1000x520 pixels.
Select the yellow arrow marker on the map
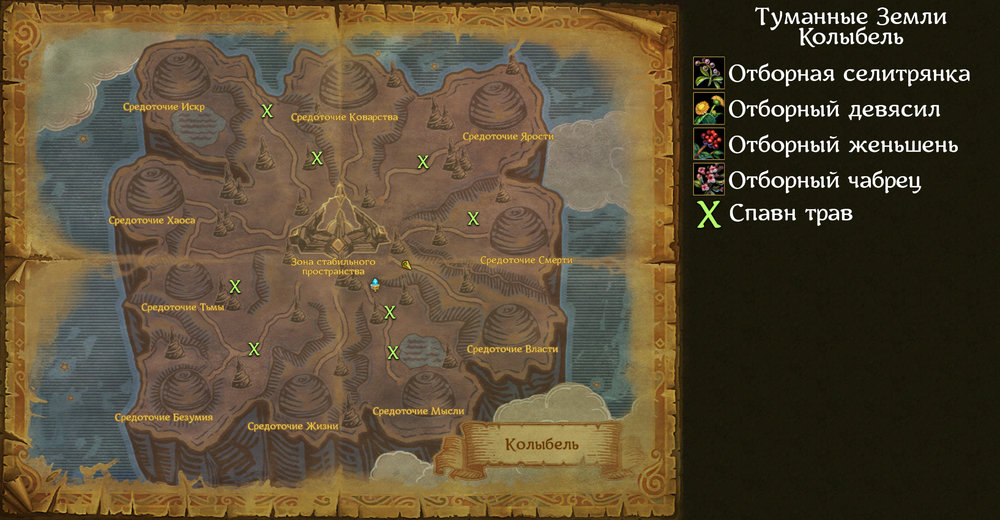click(x=407, y=264)
